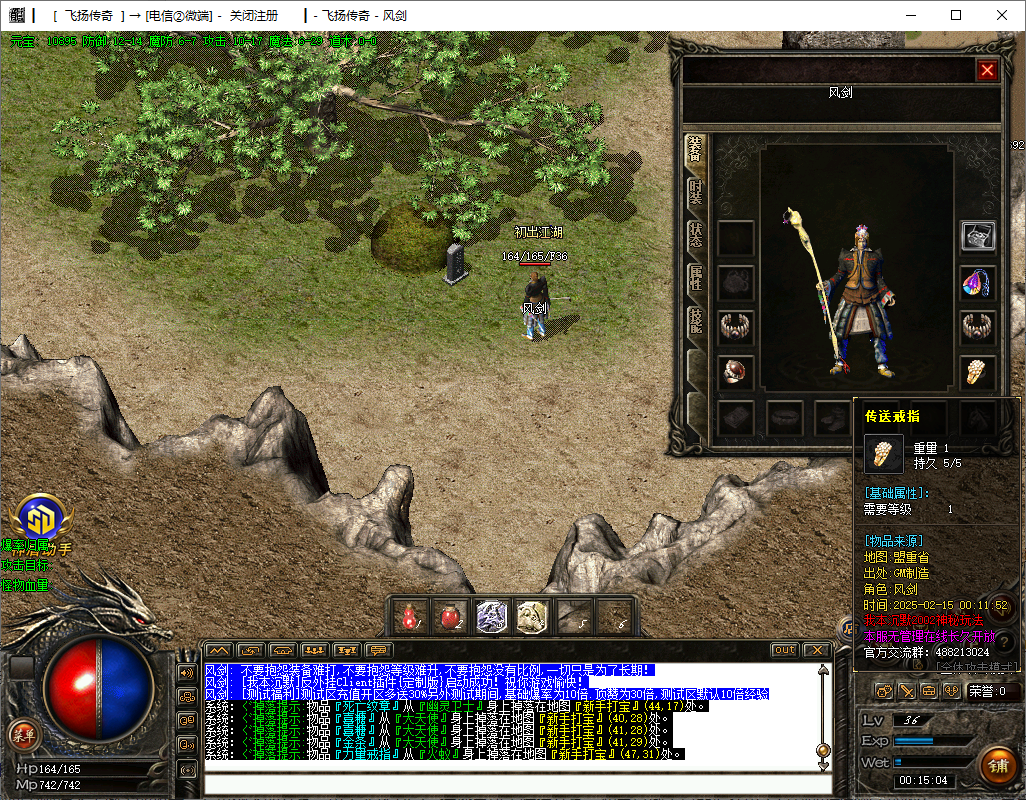Image resolution: width=1026 pixels, height=800 pixels.
Task: Maximize the game window
Action: point(955,15)
